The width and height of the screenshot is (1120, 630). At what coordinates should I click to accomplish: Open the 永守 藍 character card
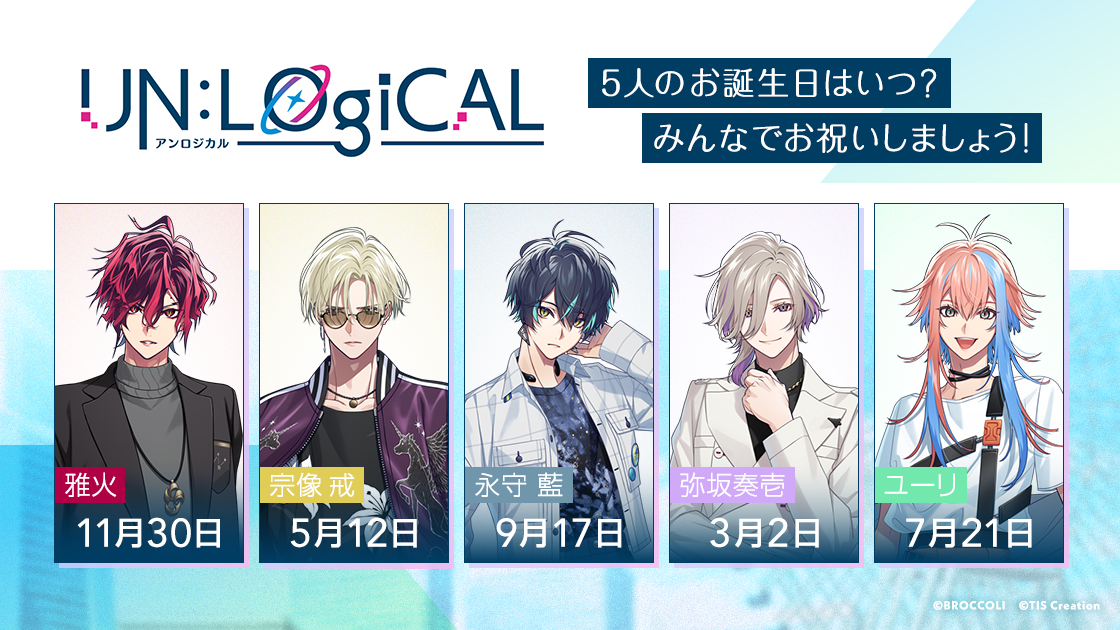point(559,382)
